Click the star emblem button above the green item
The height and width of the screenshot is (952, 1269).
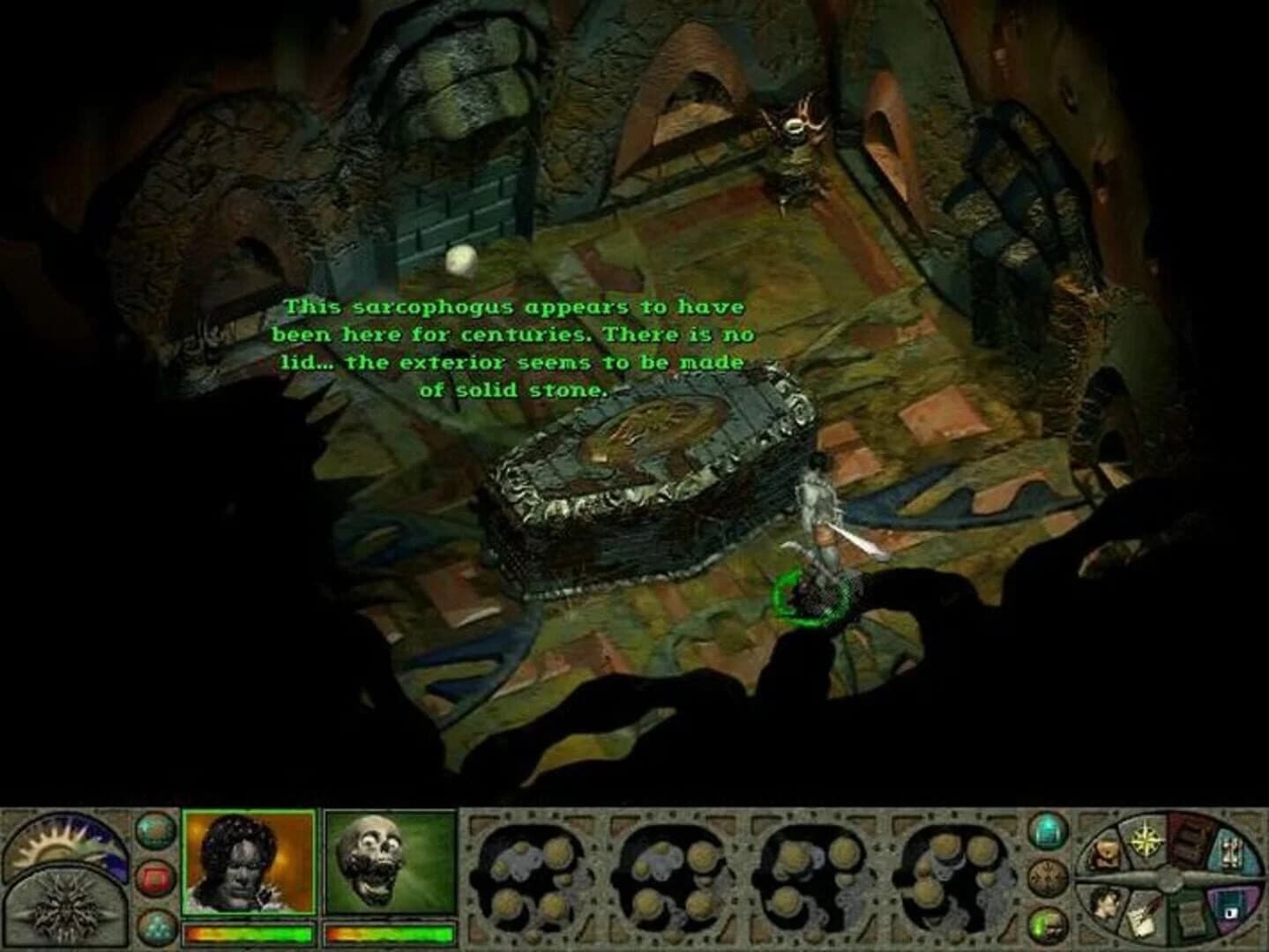point(1048,878)
